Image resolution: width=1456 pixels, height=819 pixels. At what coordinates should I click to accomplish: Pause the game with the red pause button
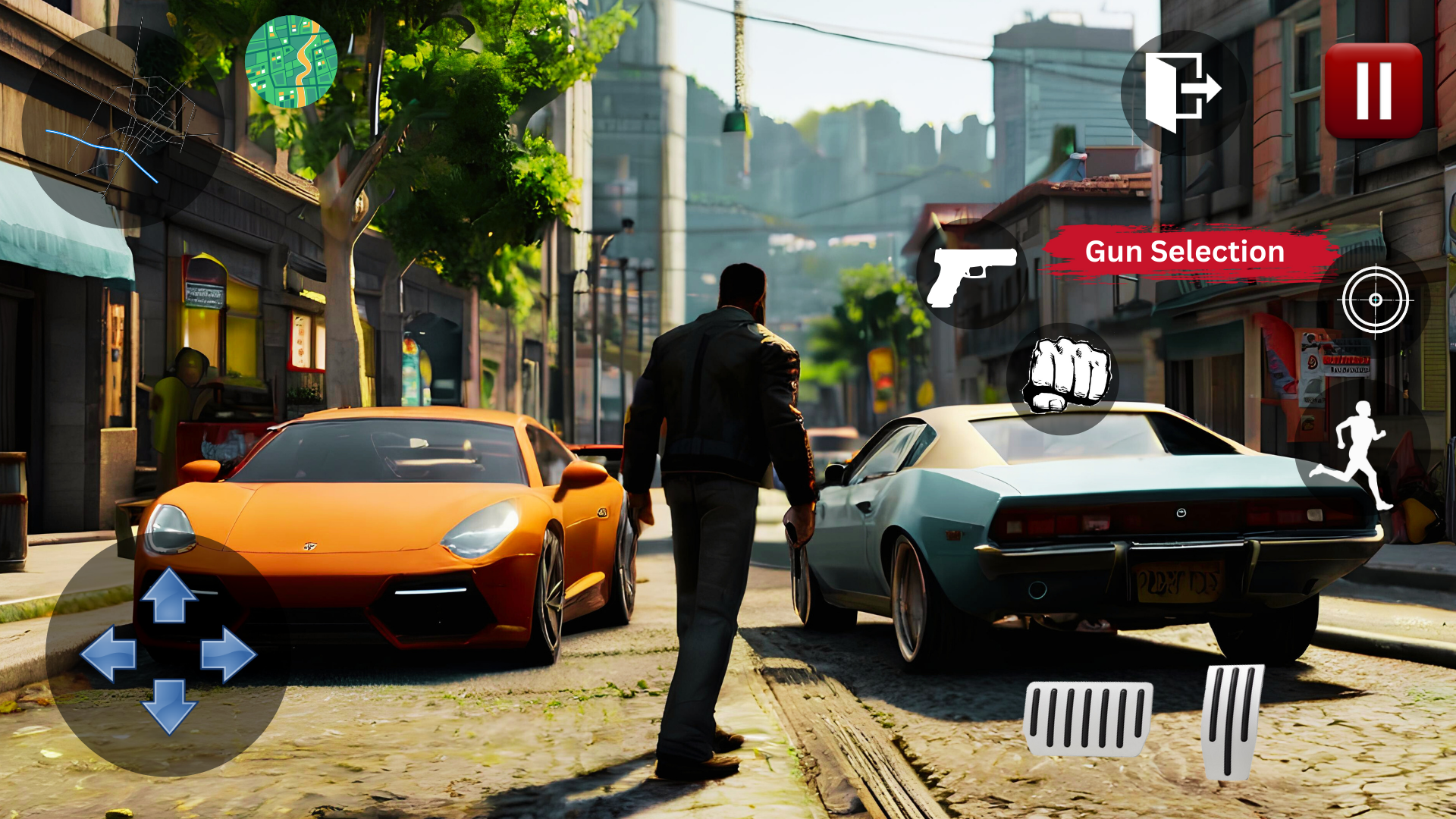pos(1374,91)
